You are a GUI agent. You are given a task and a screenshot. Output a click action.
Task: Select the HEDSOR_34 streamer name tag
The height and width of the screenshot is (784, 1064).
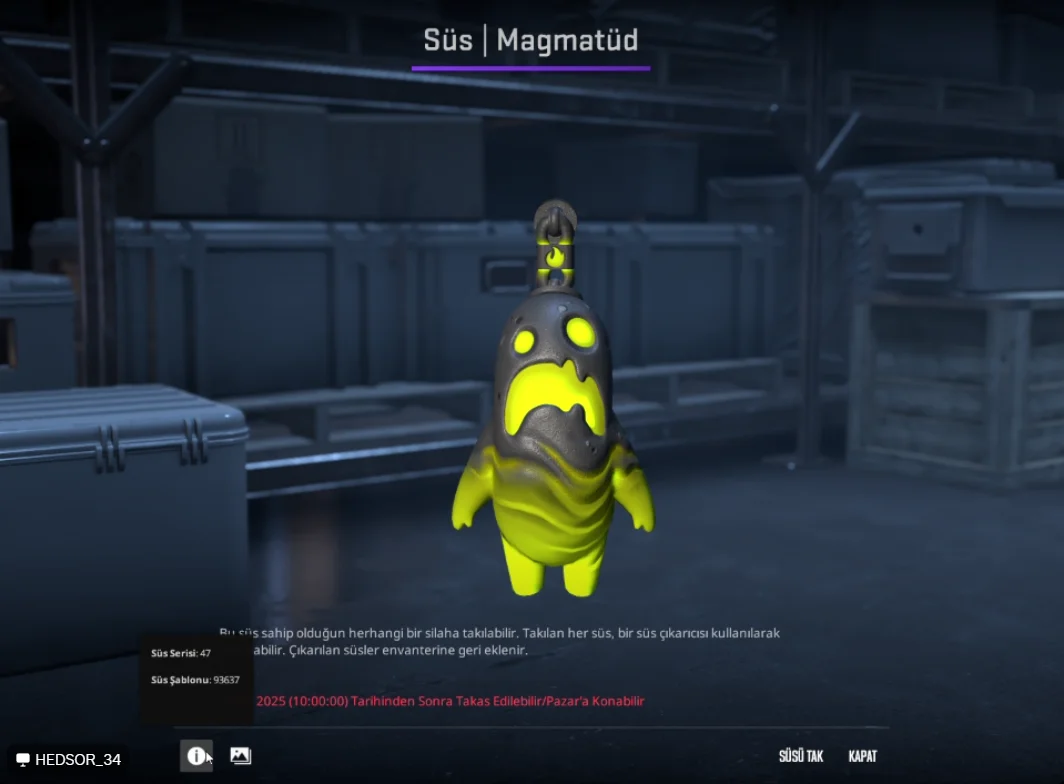coord(68,760)
